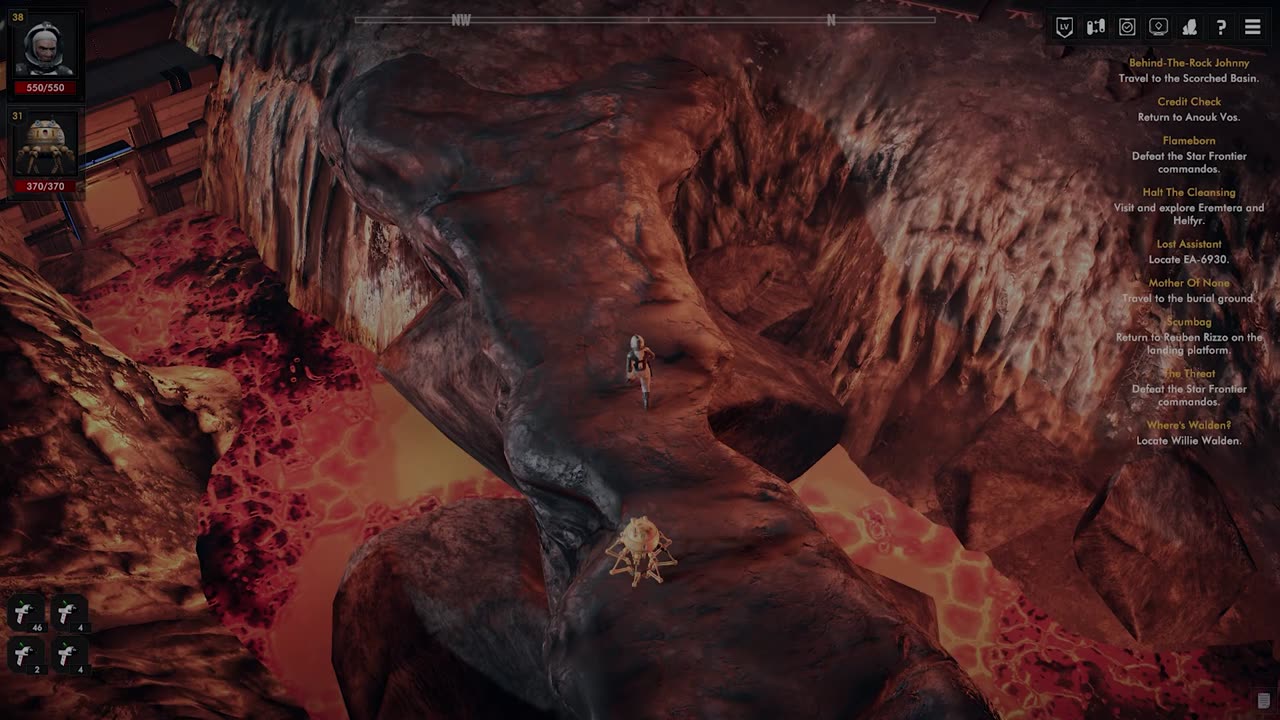Open the squad figures icon
This screenshot has width=1280, height=720.
tap(1190, 27)
